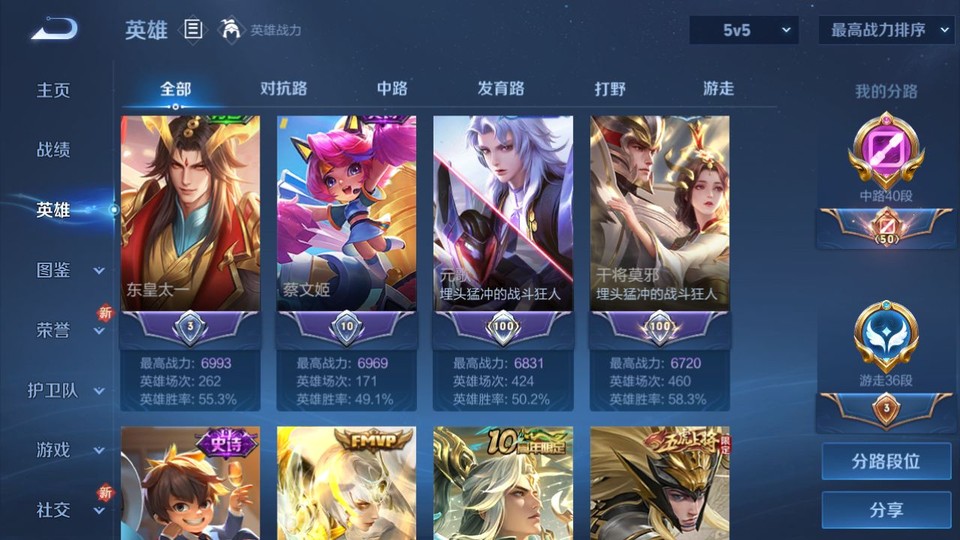
Task: Show the 打野 jungle heroes tab
Action: (610, 88)
